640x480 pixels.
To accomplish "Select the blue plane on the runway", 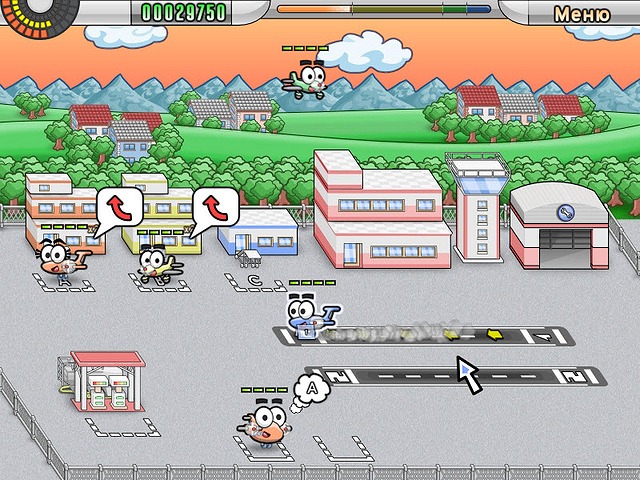I will click(x=307, y=315).
